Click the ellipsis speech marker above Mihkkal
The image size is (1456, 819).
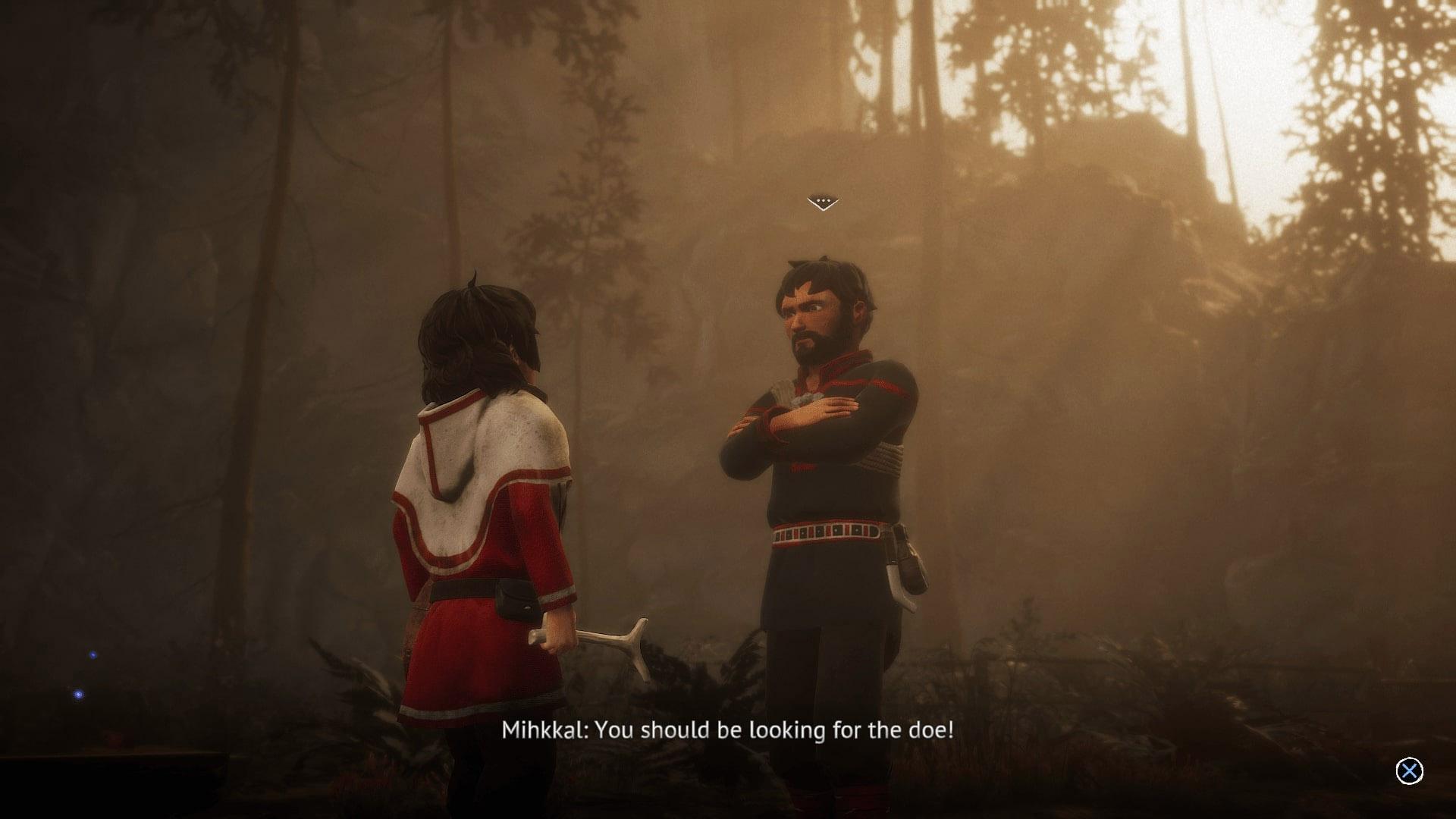point(823,202)
